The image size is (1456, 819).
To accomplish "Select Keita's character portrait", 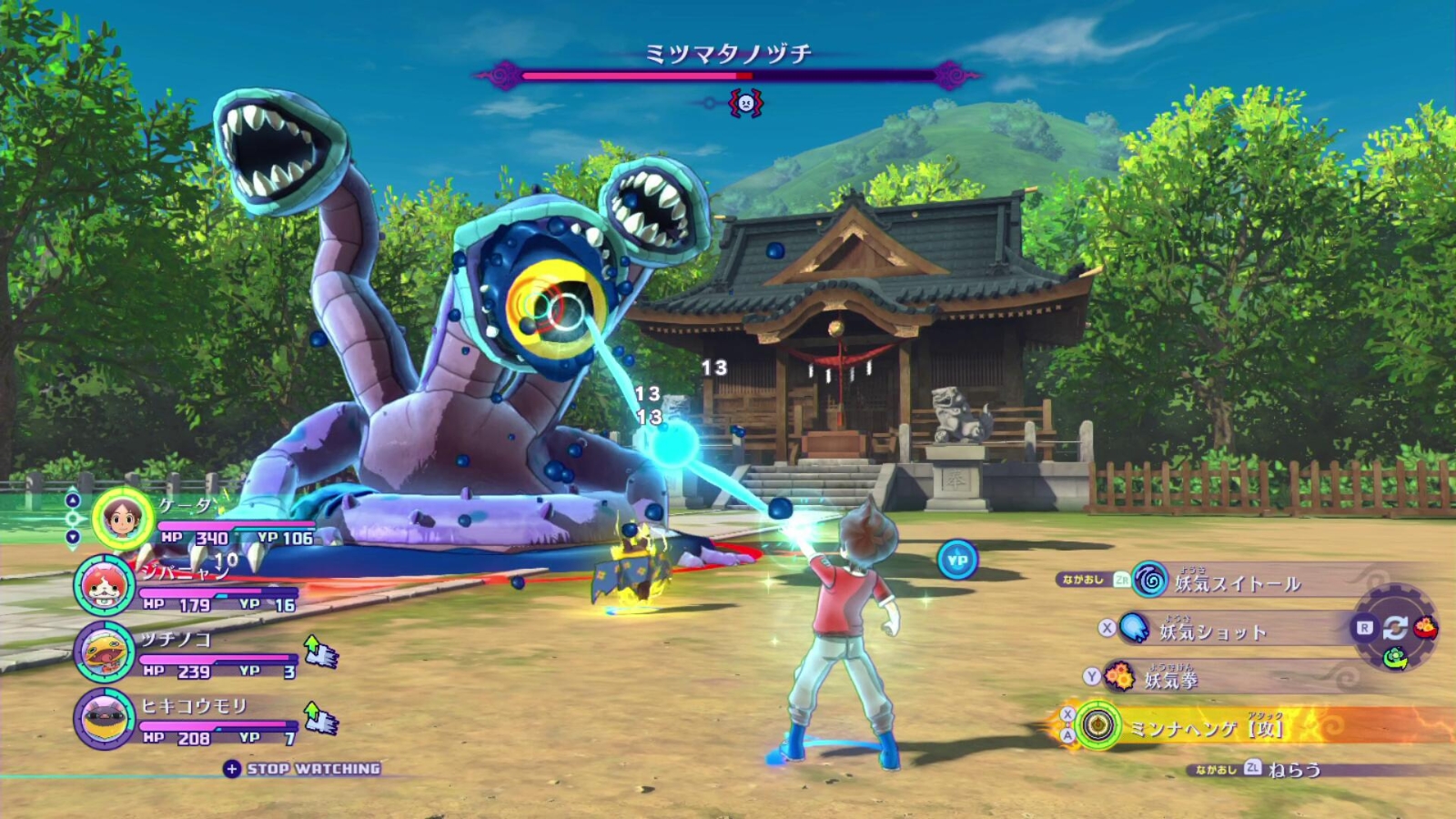I will (123, 518).
